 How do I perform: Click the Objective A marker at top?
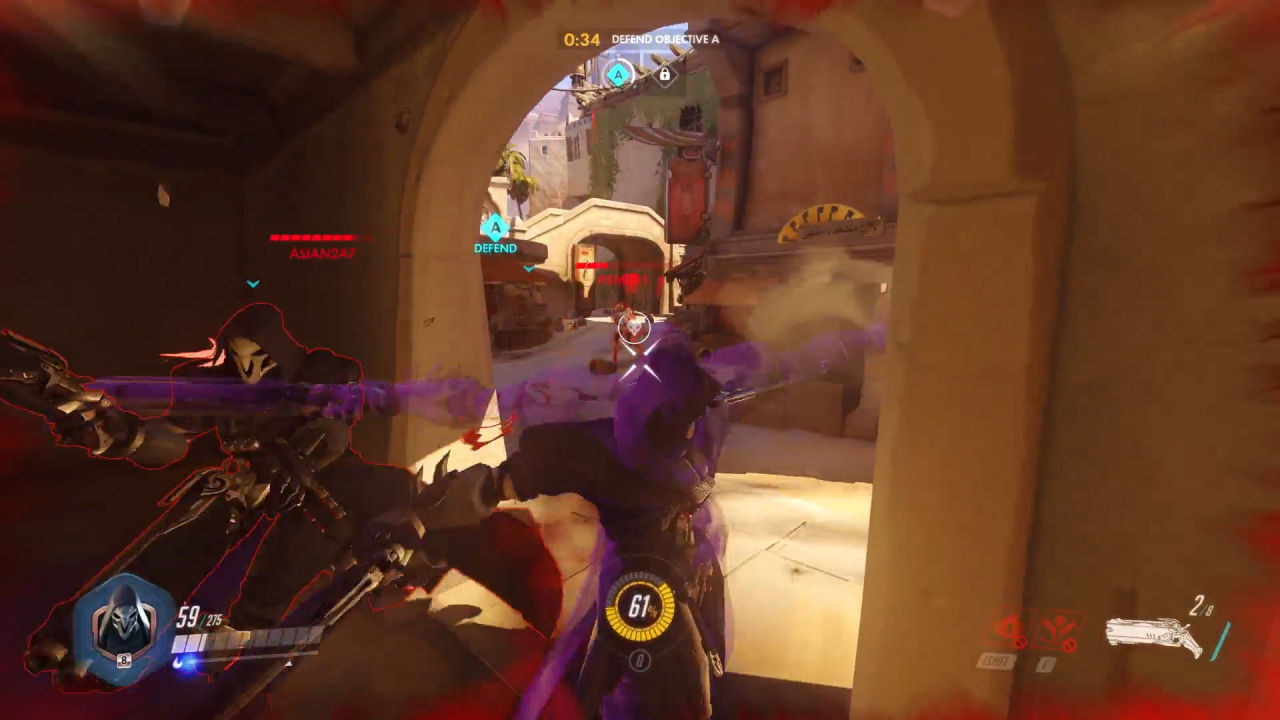tap(617, 74)
